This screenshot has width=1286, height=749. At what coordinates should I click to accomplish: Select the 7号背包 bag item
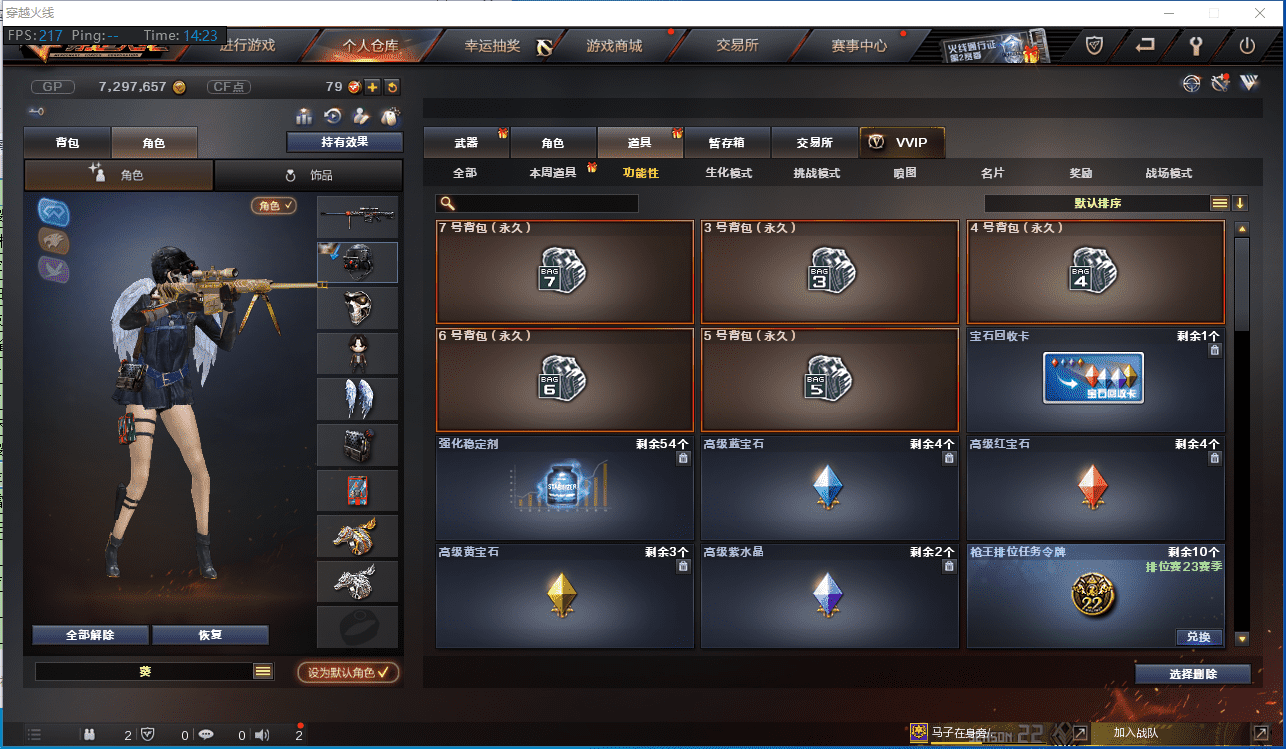click(564, 272)
